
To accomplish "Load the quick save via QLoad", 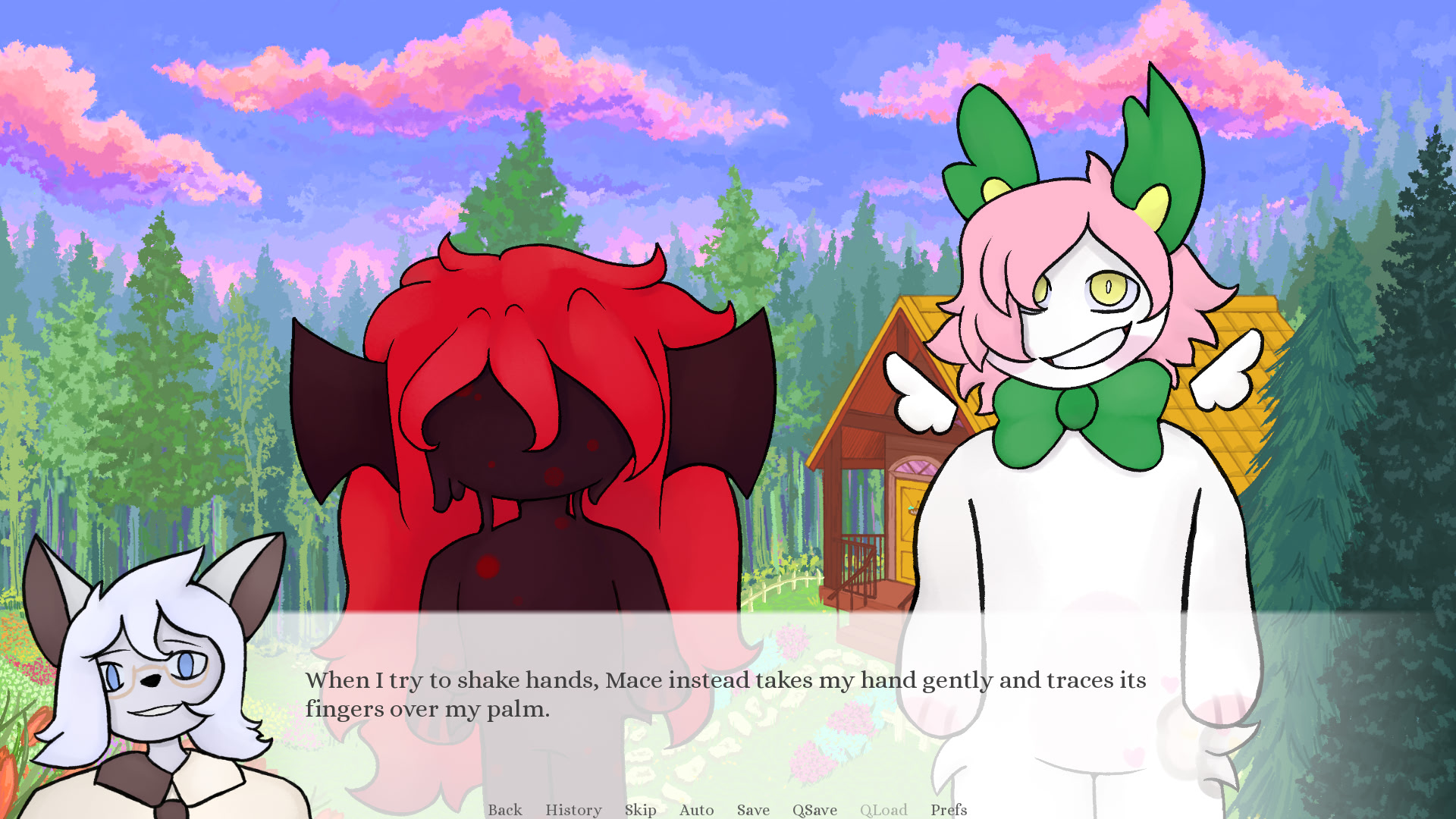I will coord(883,810).
